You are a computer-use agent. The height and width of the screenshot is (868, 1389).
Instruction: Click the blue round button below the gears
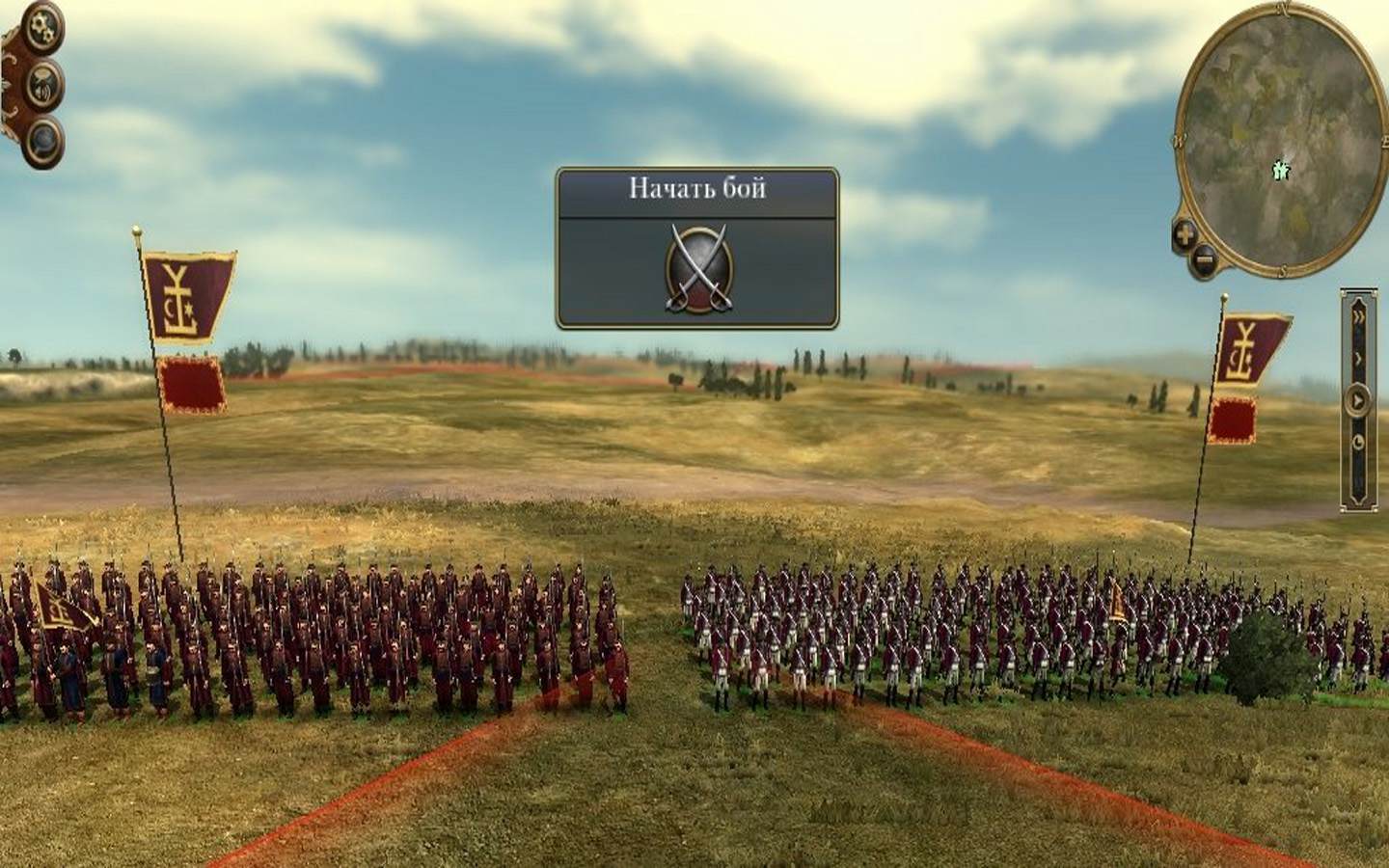tap(43, 141)
